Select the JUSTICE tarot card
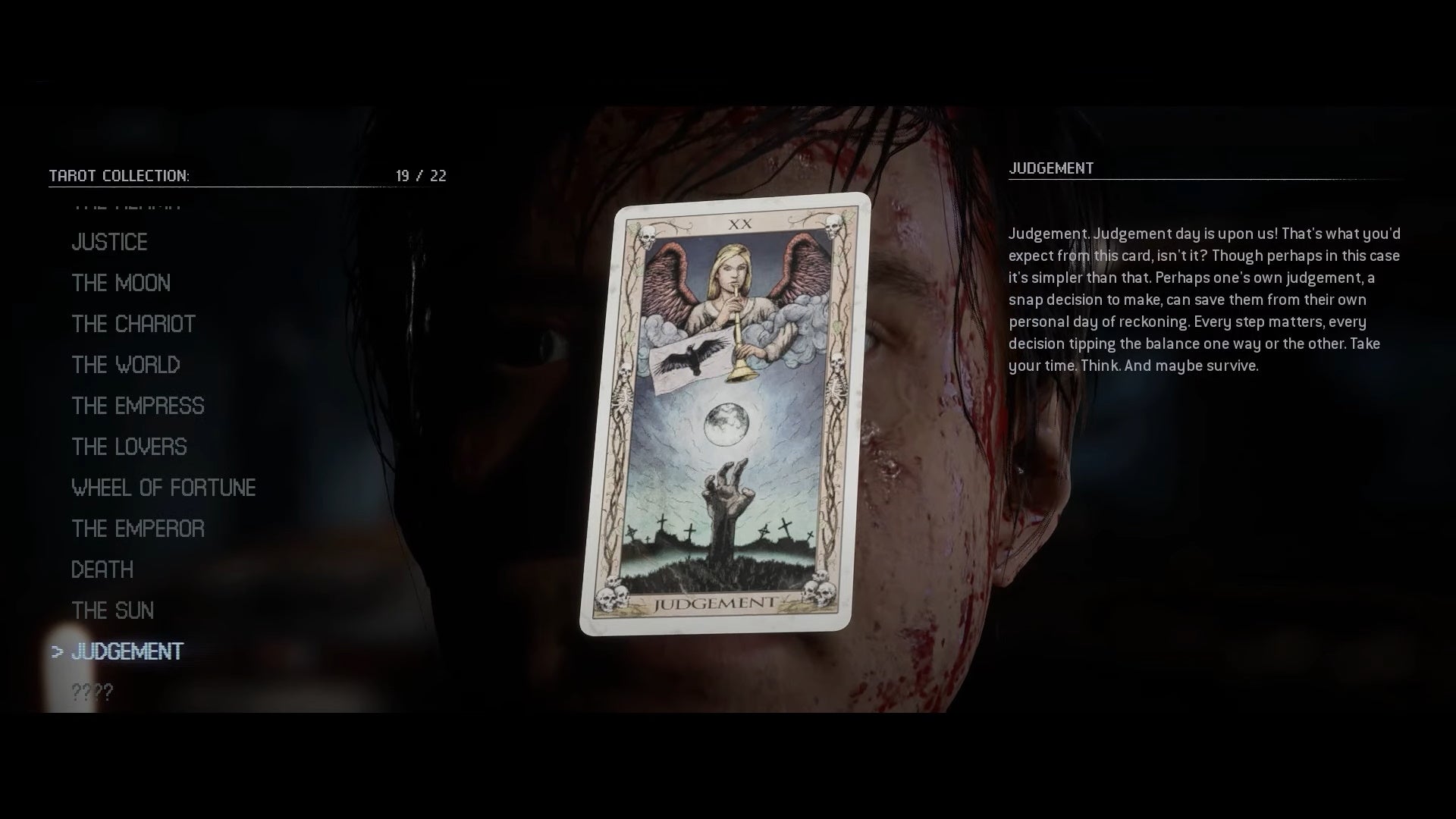The width and height of the screenshot is (1456, 819). [x=109, y=242]
